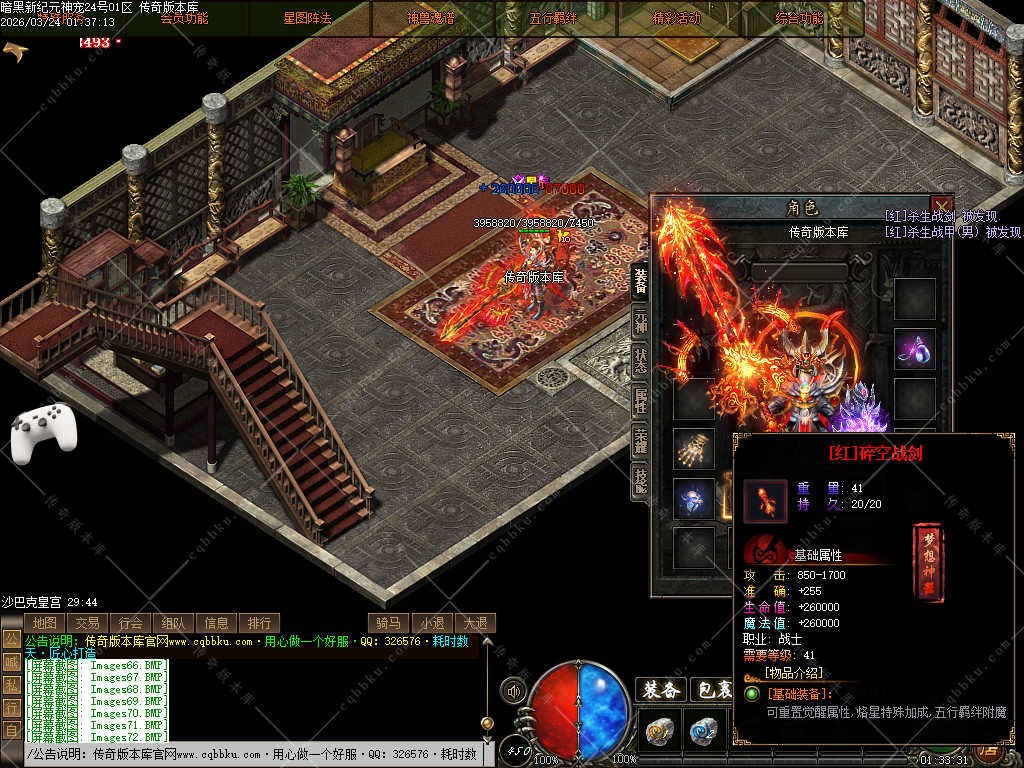
Task: Switch to the 属性 attributes tab
Action: click(640, 401)
